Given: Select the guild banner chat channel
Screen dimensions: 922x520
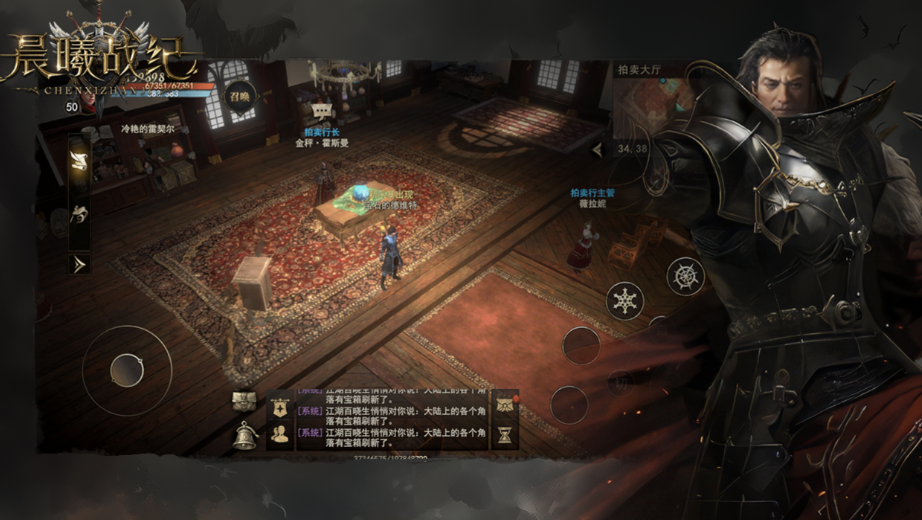Looking at the screenshot, I should click(x=280, y=407).
